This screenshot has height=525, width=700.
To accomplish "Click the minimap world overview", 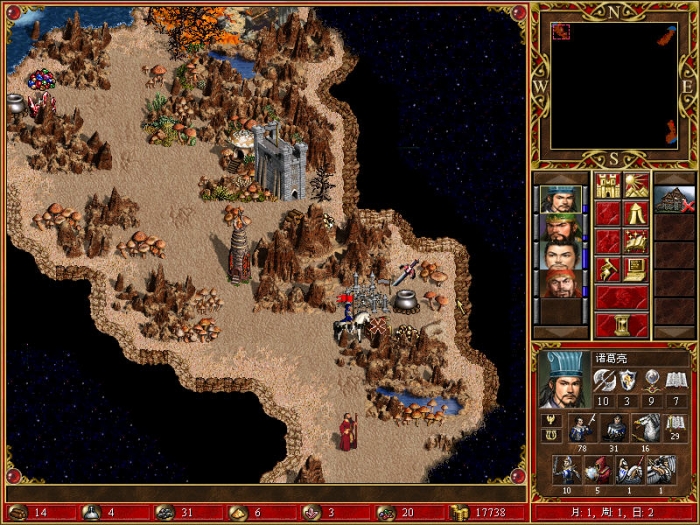I will pos(617,85).
